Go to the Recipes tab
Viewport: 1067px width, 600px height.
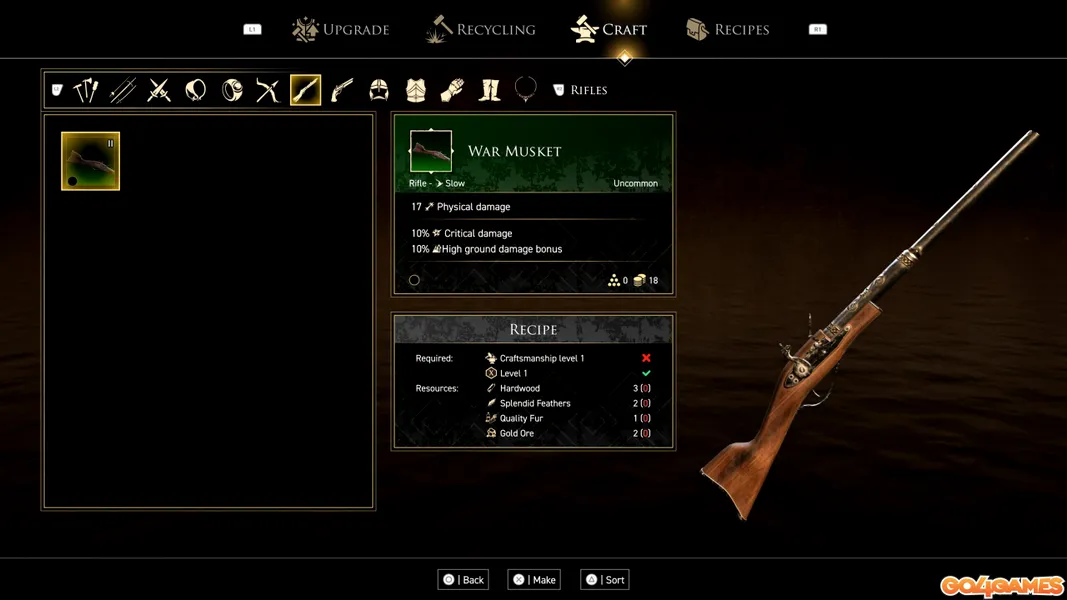click(x=728, y=30)
